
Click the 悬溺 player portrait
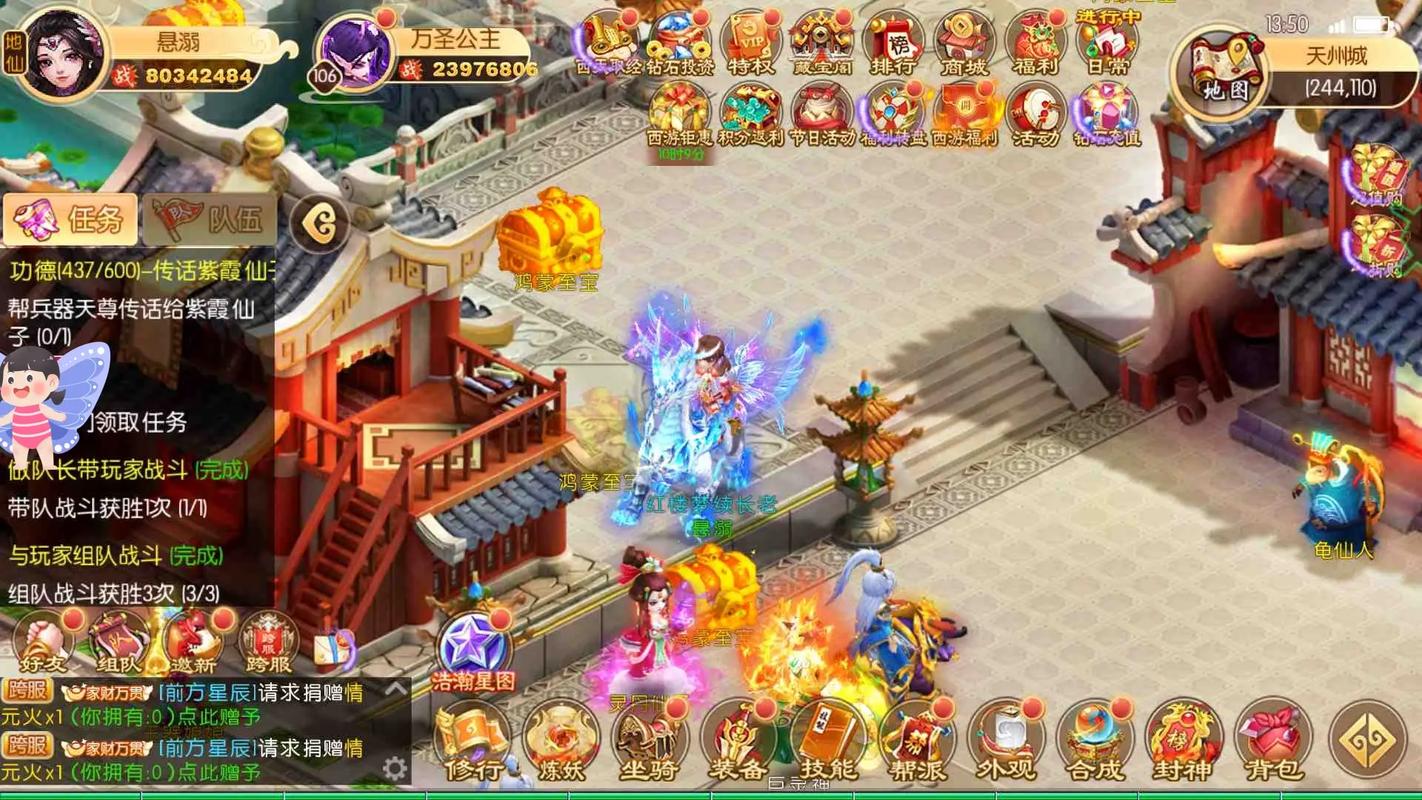click(62, 52)
